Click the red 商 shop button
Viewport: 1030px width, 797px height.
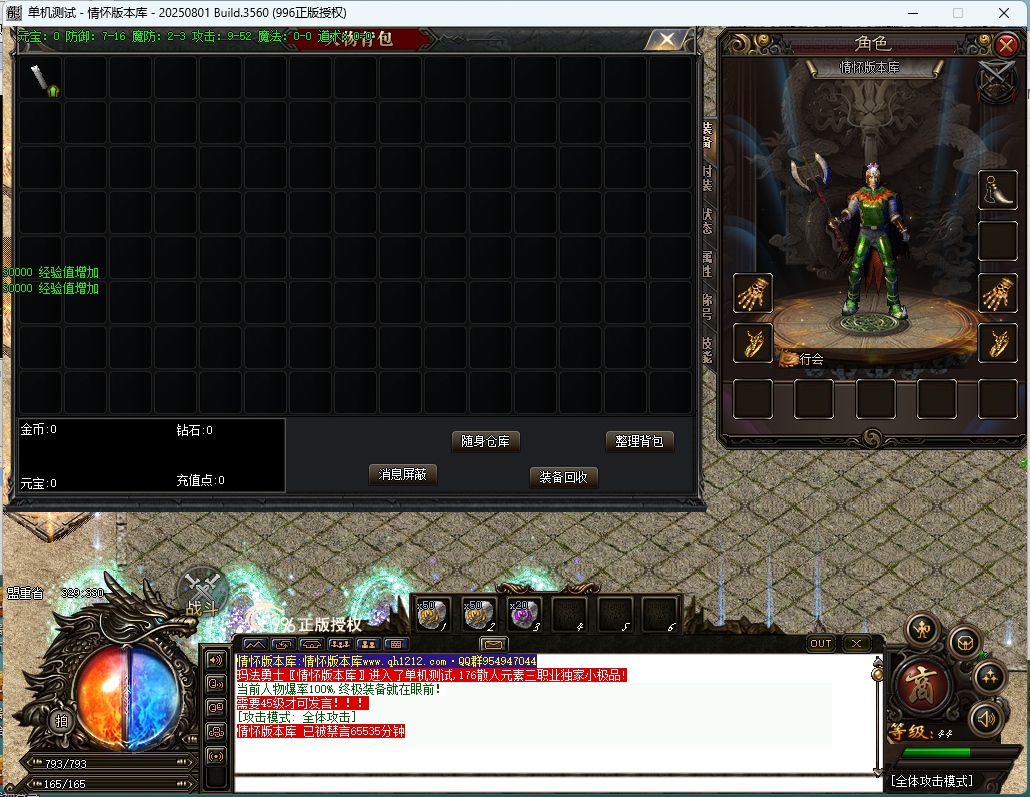pyautogui.click(x=918, y=684)
